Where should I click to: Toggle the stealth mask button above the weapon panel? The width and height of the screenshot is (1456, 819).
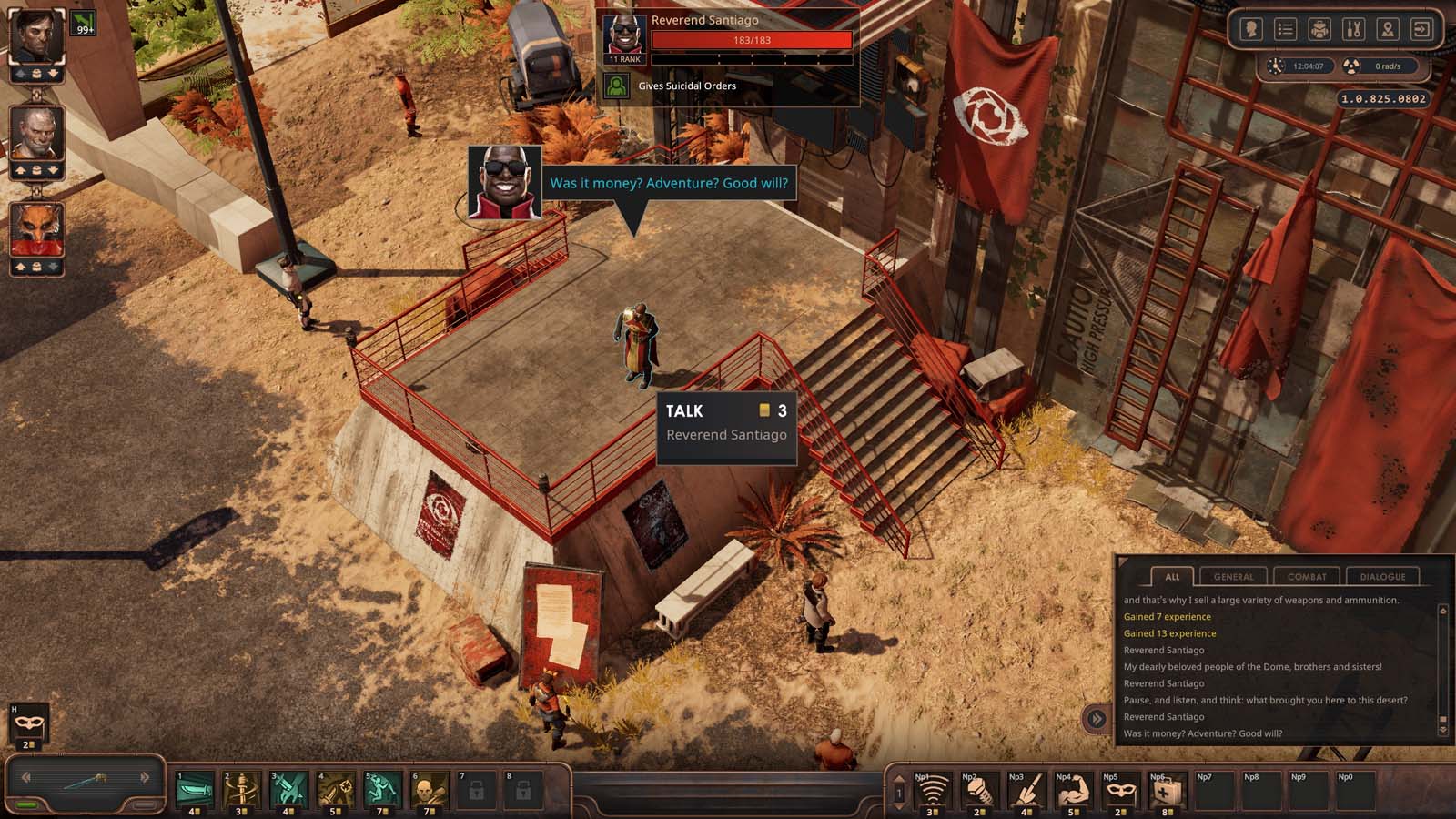tap(29, 724)
